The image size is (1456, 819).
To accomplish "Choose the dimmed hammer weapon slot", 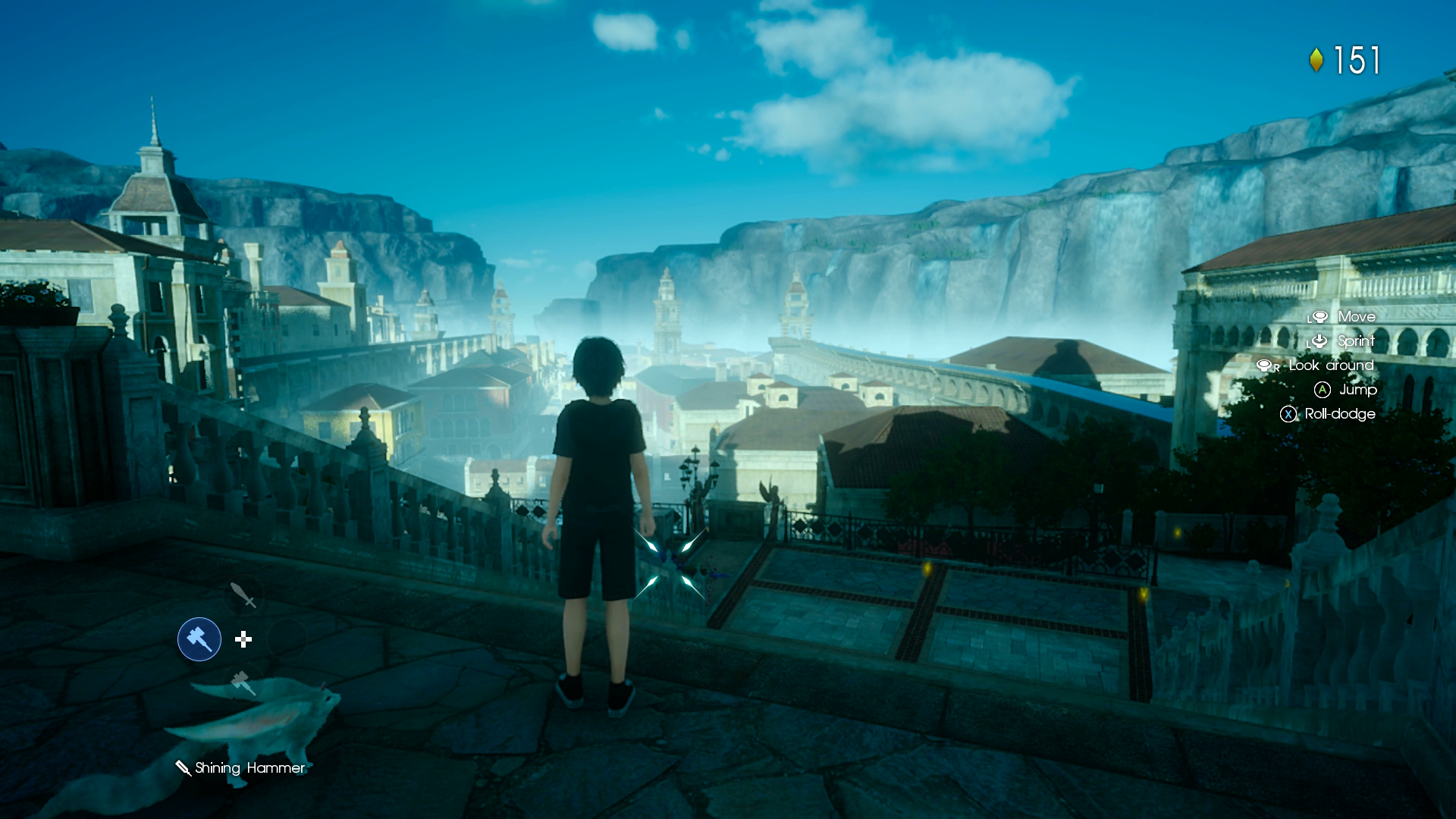I will pos(243,683).
